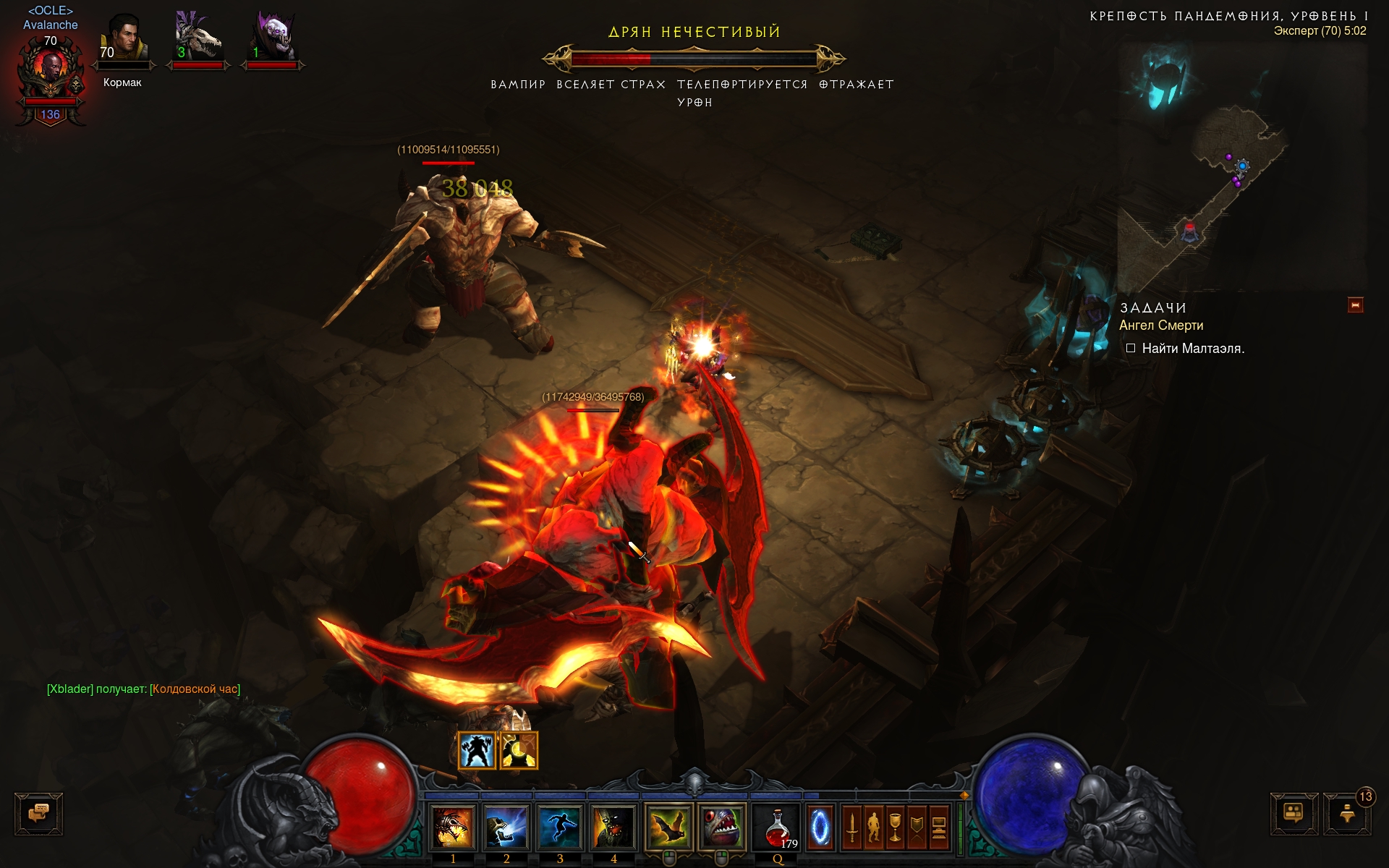
Task: Click the minimap in the corner
Action: 1241,166
